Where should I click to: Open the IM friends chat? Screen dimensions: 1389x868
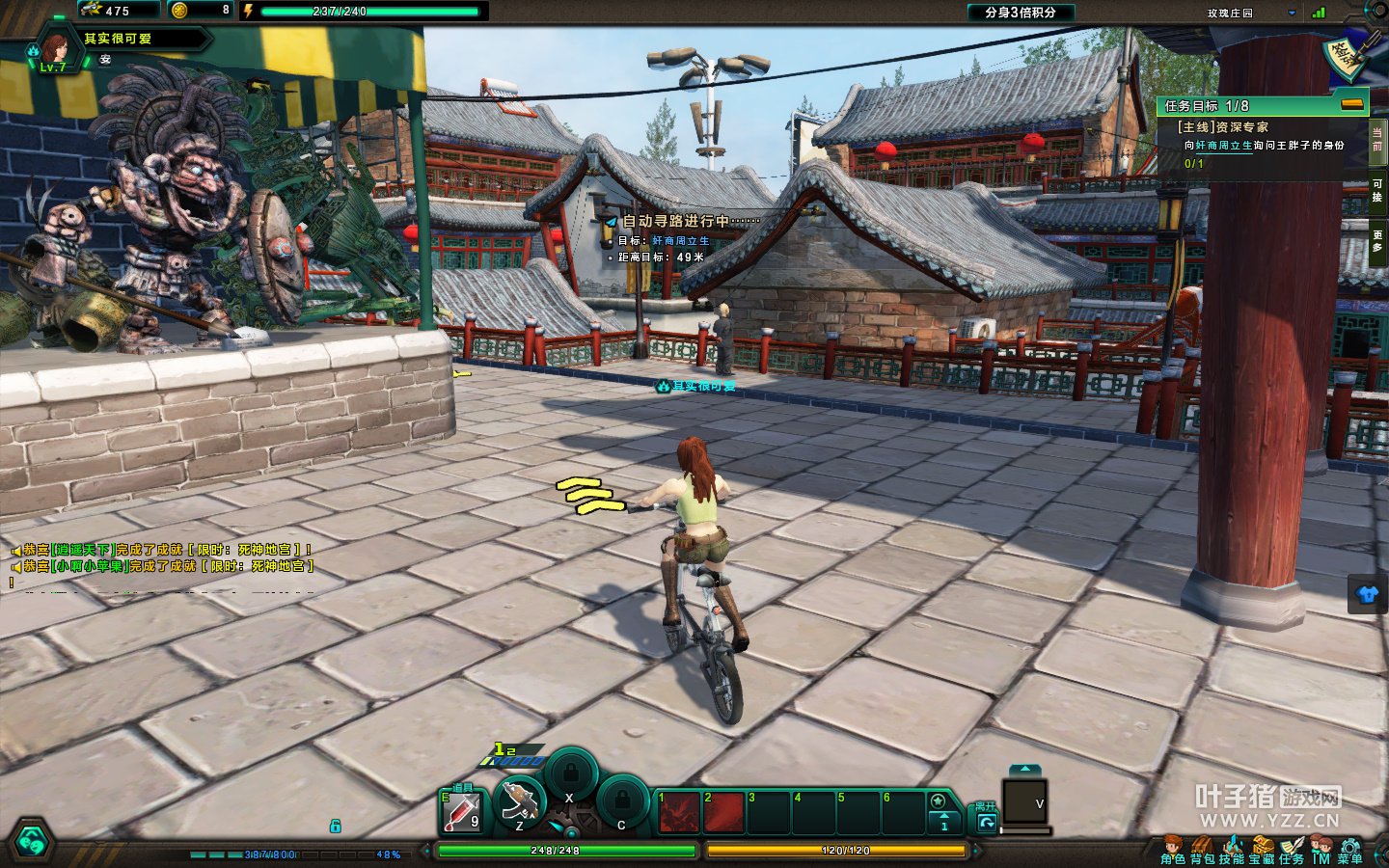click(x=1321, y=851)
